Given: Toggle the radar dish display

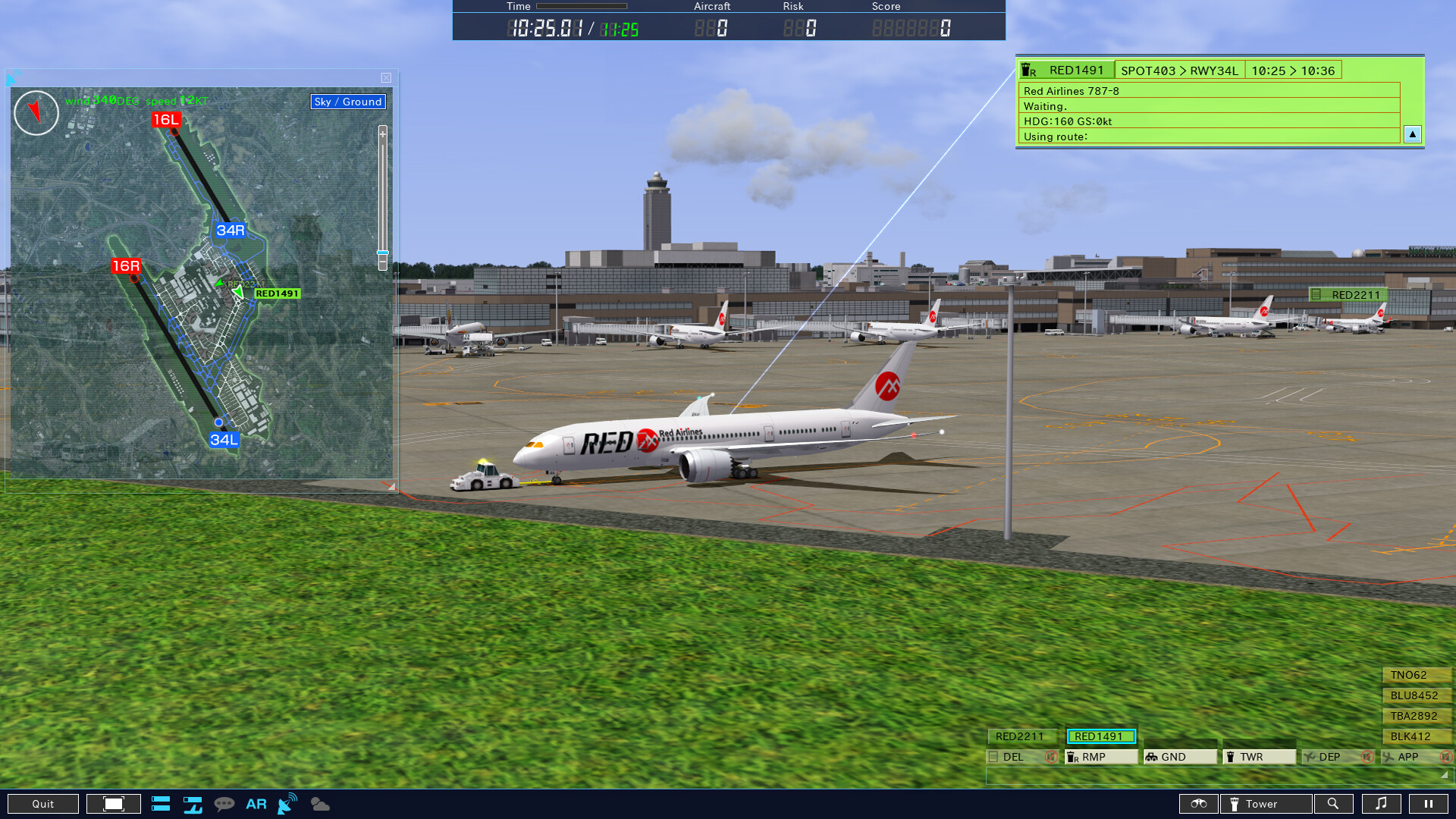Looking at the screenshot, I should 287,804.
